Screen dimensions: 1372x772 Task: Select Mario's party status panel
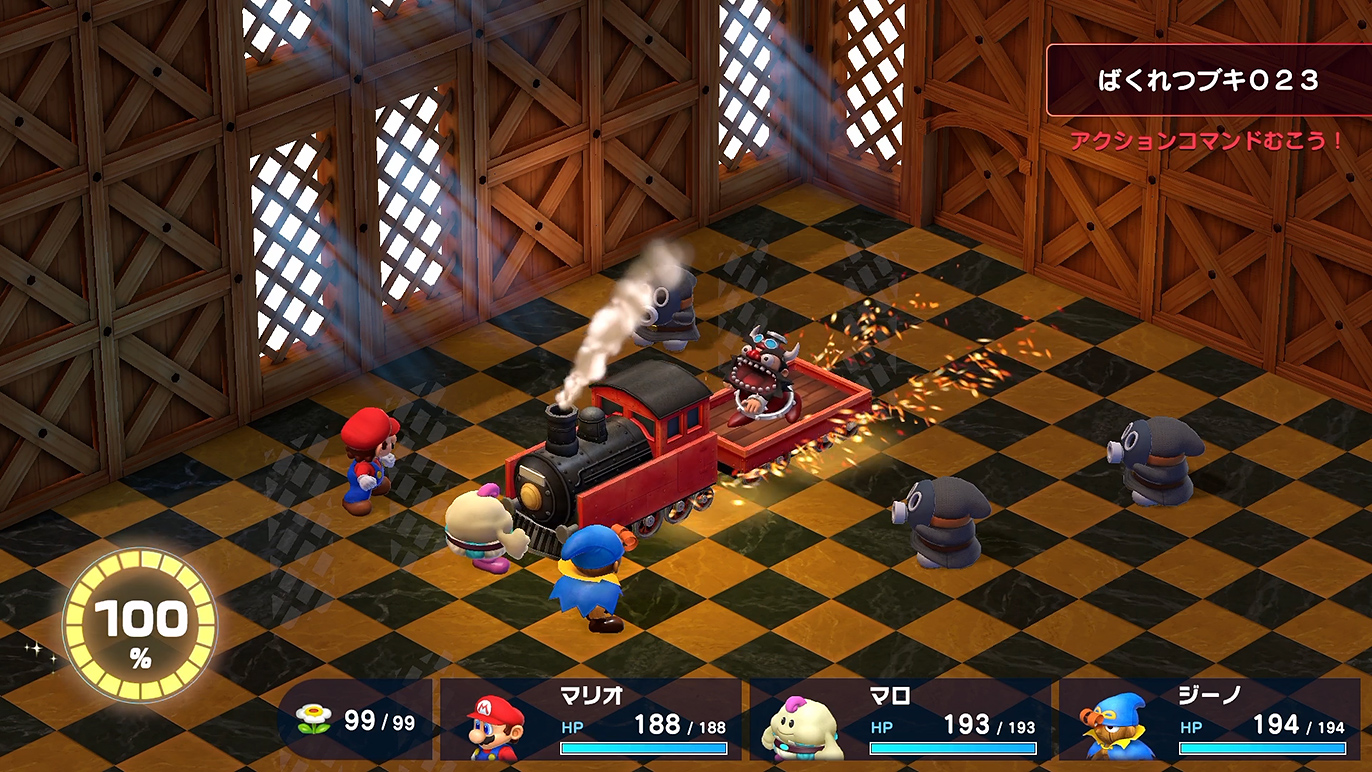(x=591, y=720)
